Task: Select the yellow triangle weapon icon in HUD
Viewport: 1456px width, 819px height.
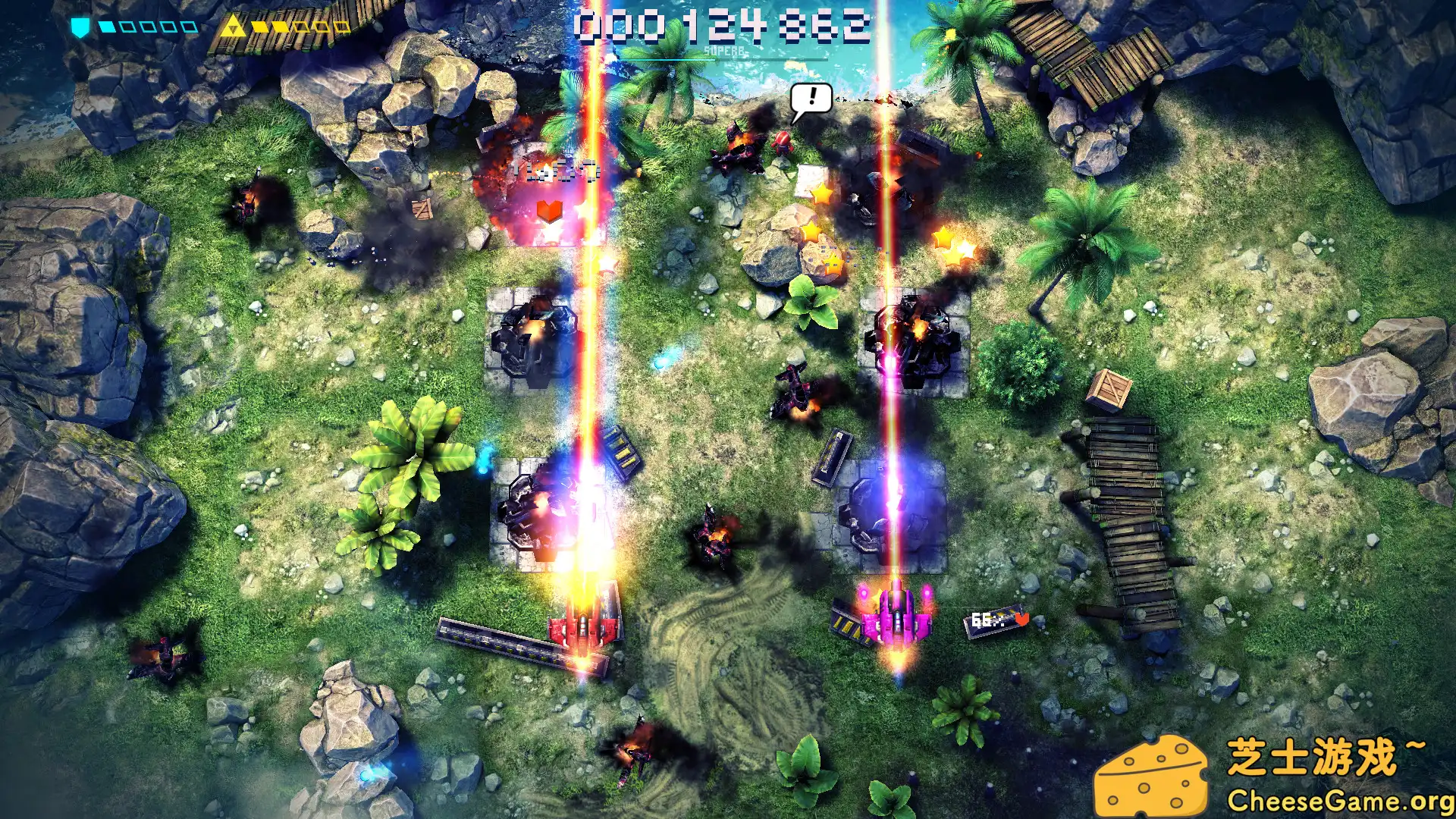Action: click(x=235, y=24)
